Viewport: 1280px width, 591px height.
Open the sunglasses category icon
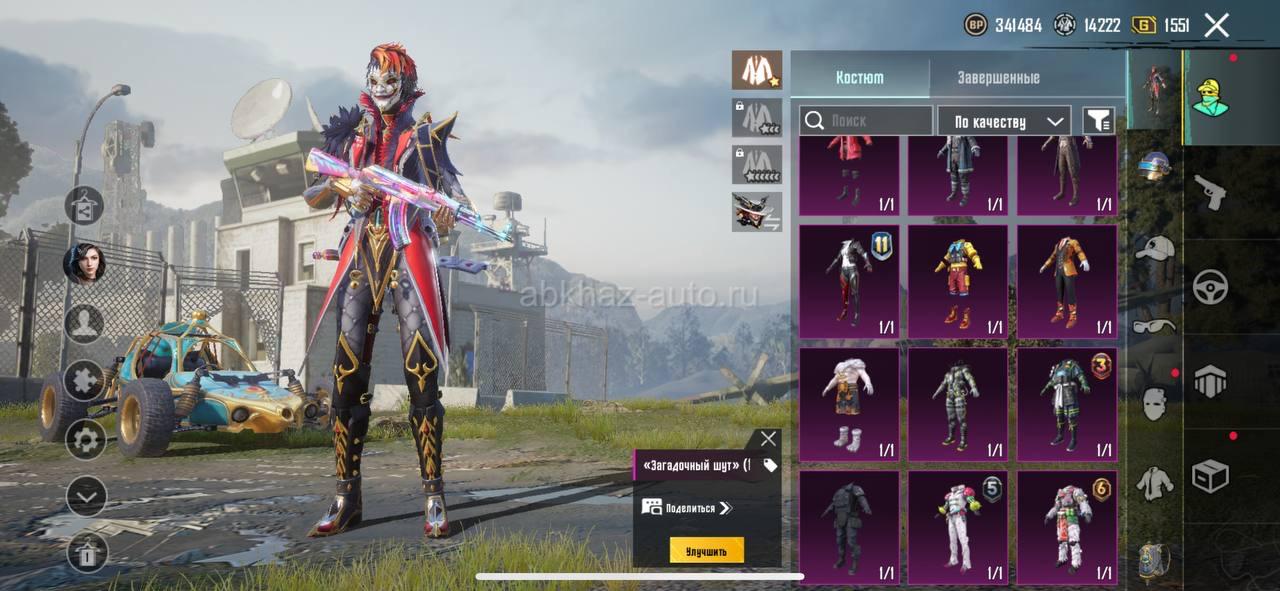[x=1155, y=325]
